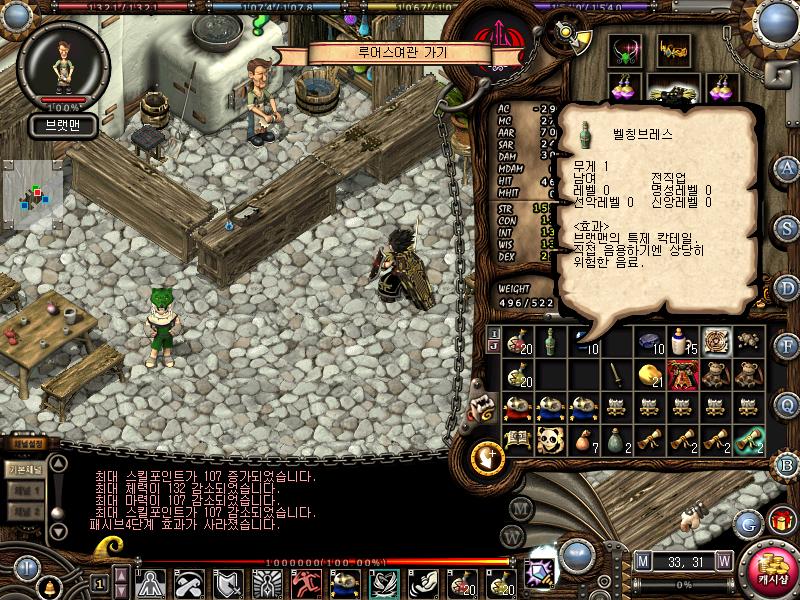Screen dimensions: 800x600
Task: Select the small sword inventory item
Action: pyautogui.click(x=617, y=376)
